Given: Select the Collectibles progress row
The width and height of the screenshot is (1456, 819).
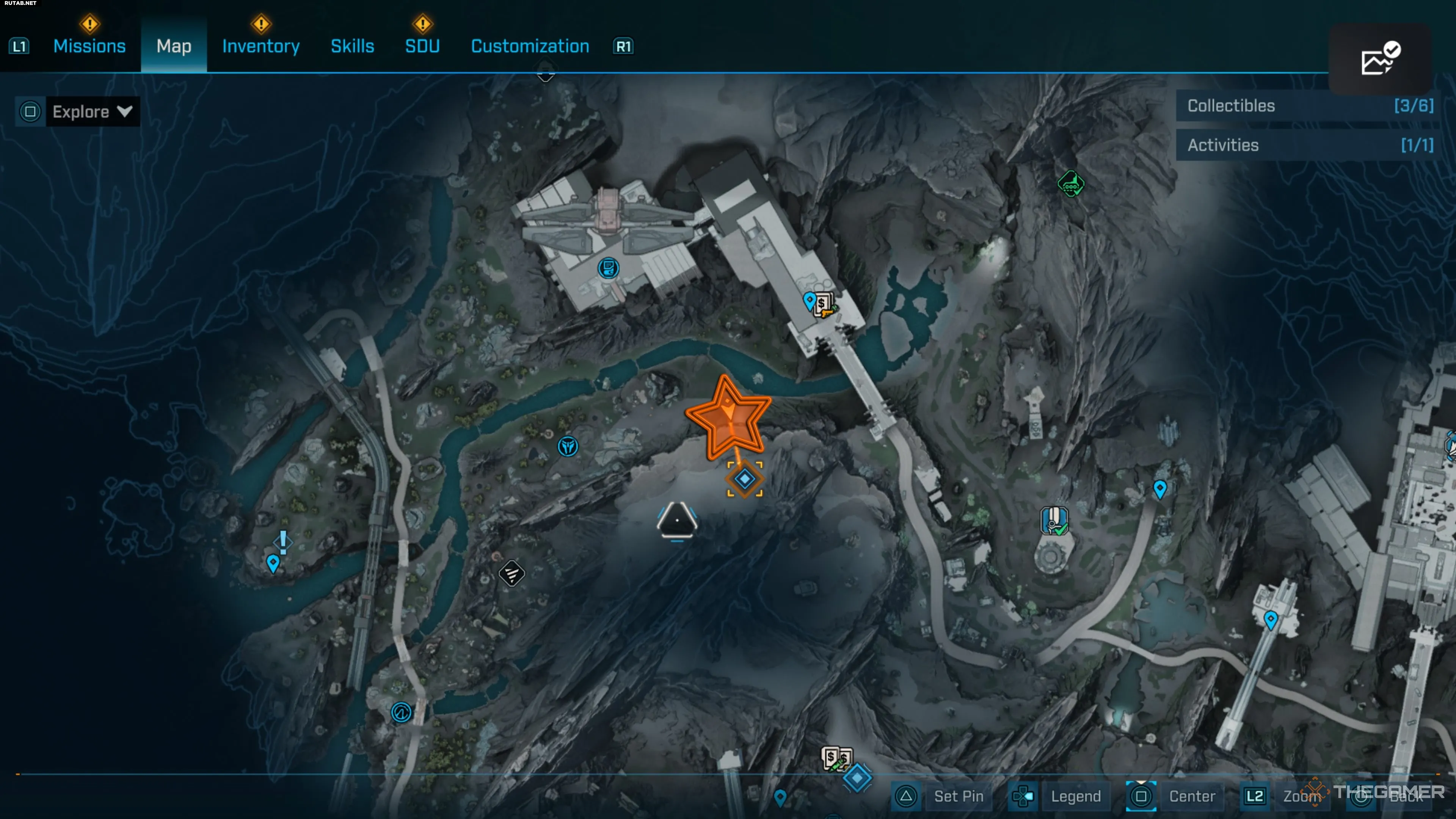Looking at the screenshot, I should 1309,106.
